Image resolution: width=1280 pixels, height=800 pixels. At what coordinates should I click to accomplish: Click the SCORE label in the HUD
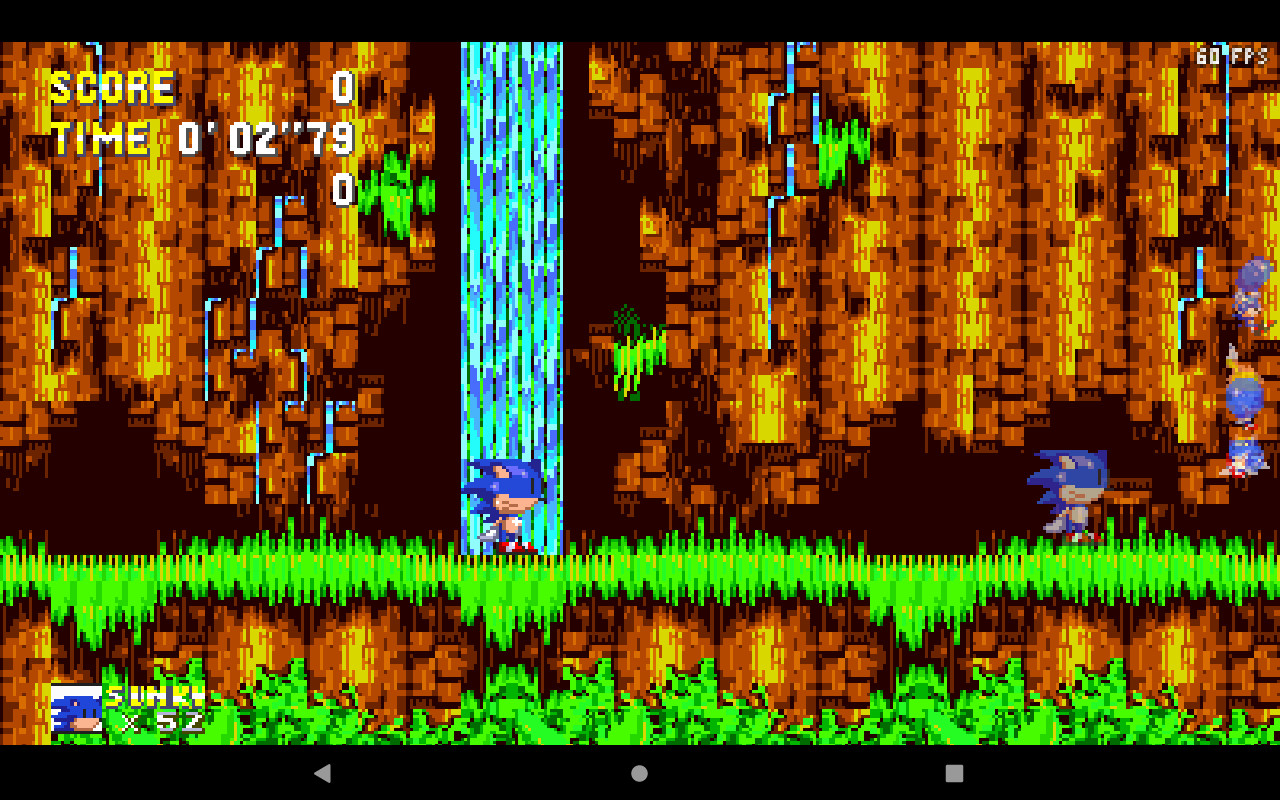(113, 88)
